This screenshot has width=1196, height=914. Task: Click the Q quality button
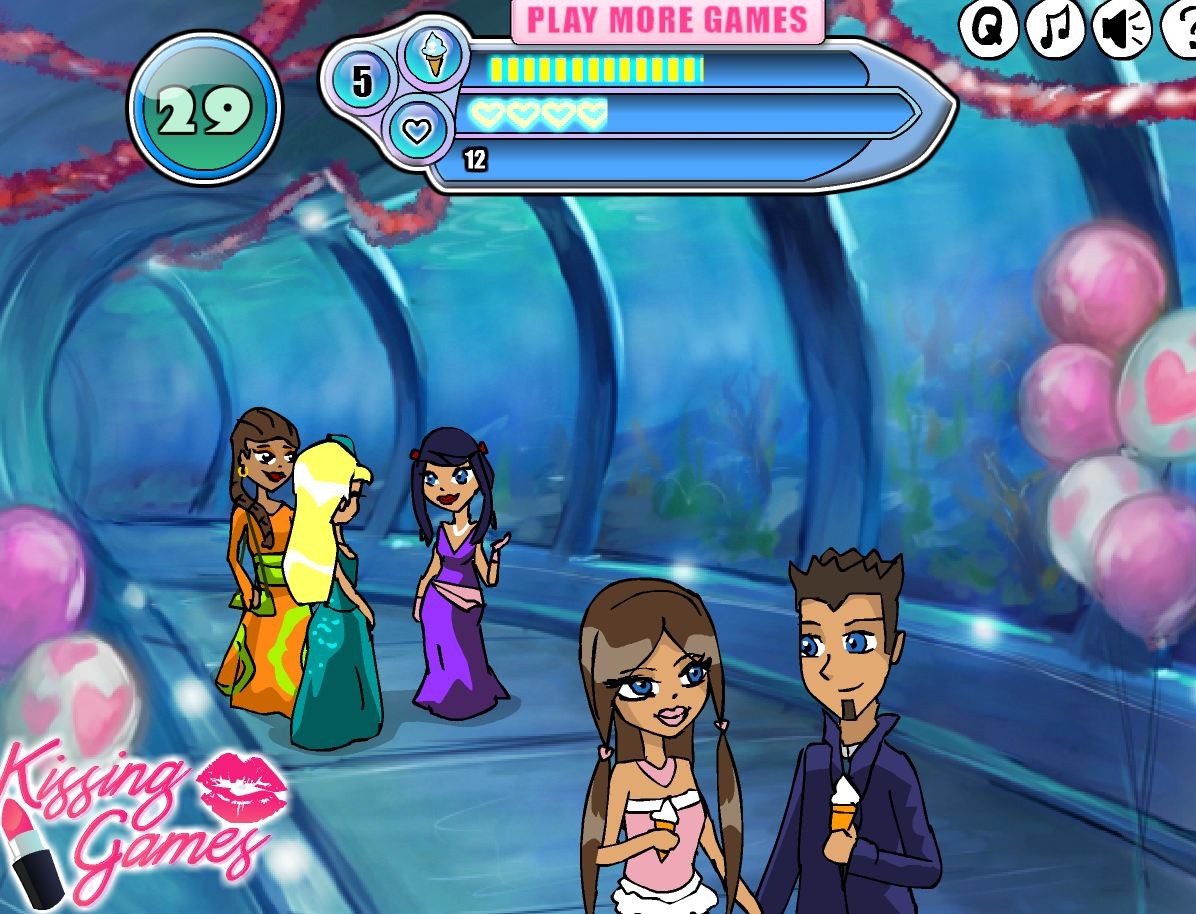[988, 29]
